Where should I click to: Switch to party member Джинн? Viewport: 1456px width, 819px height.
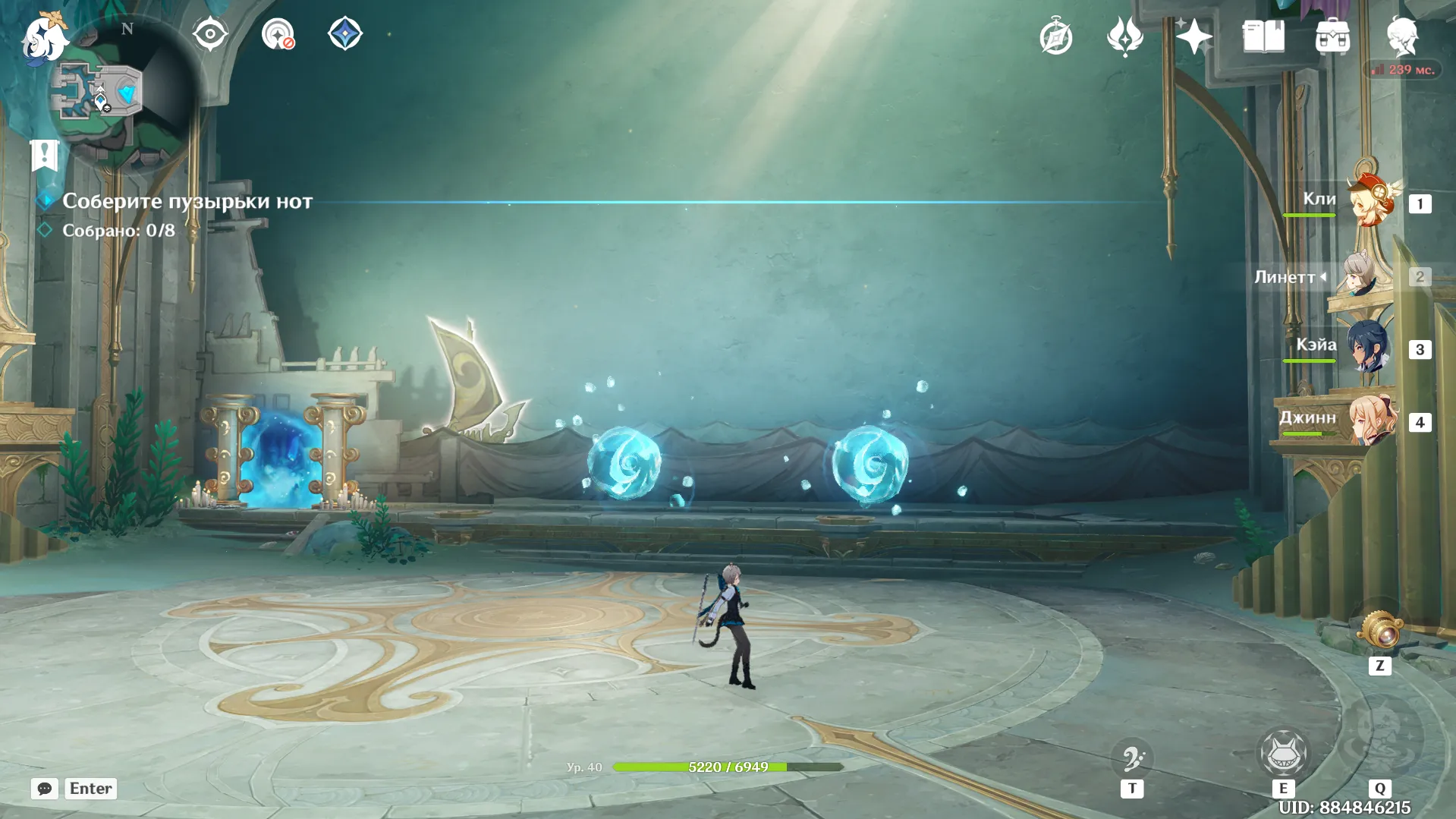tap(1370, 420)
